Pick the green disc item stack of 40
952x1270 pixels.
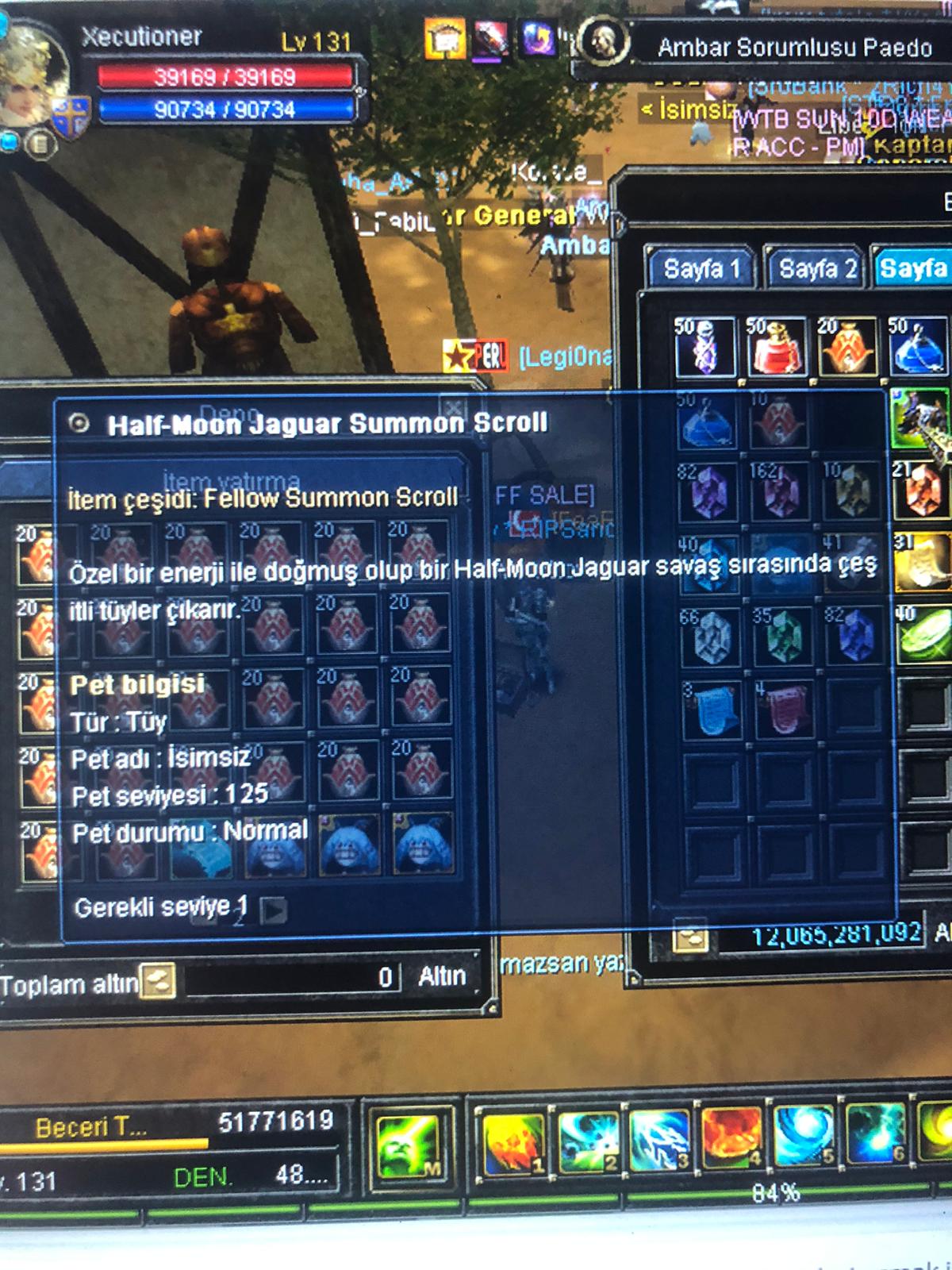pyautogui.click(x=923, y=634)
